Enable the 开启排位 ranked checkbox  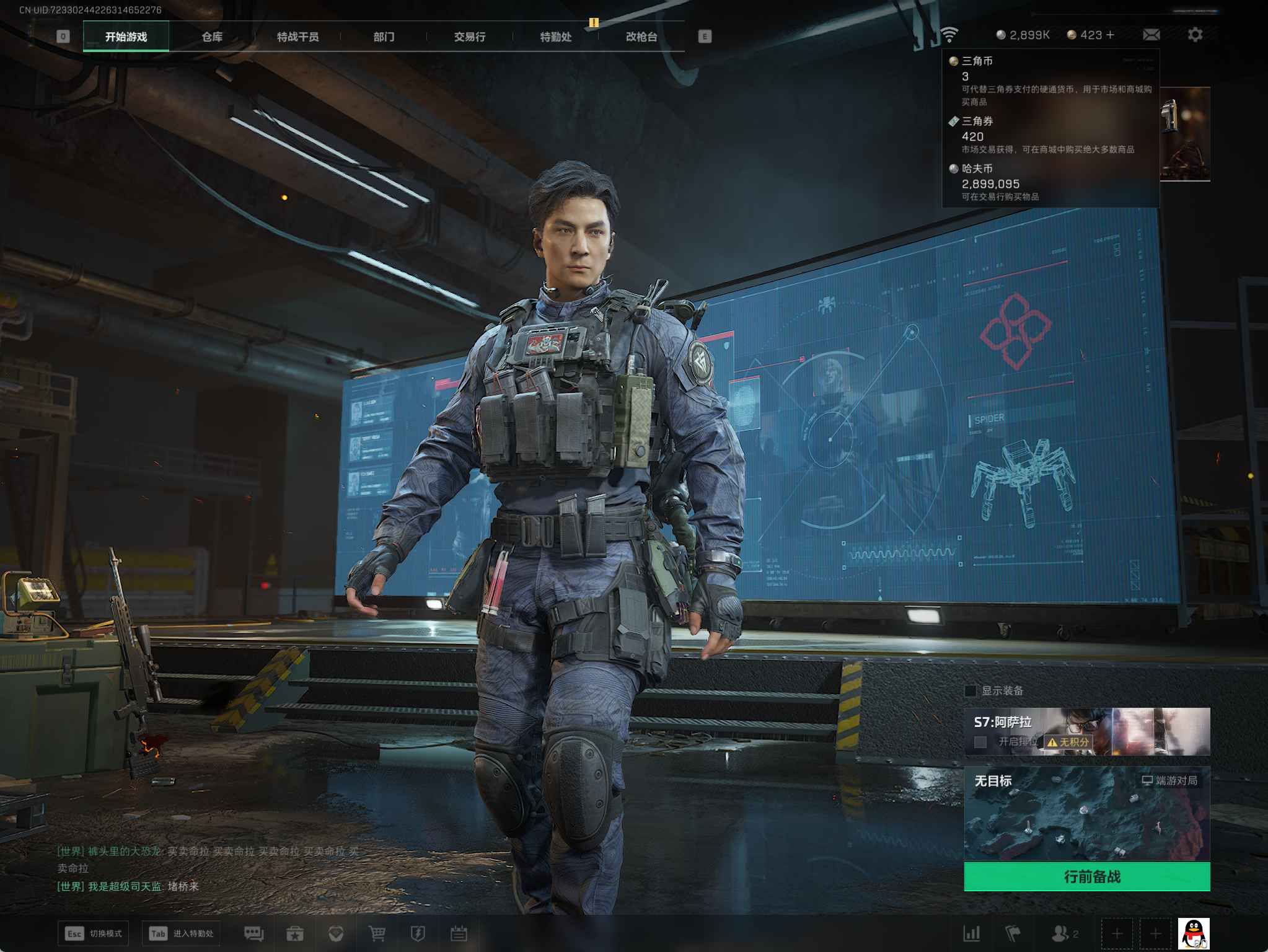coord(980,742)
